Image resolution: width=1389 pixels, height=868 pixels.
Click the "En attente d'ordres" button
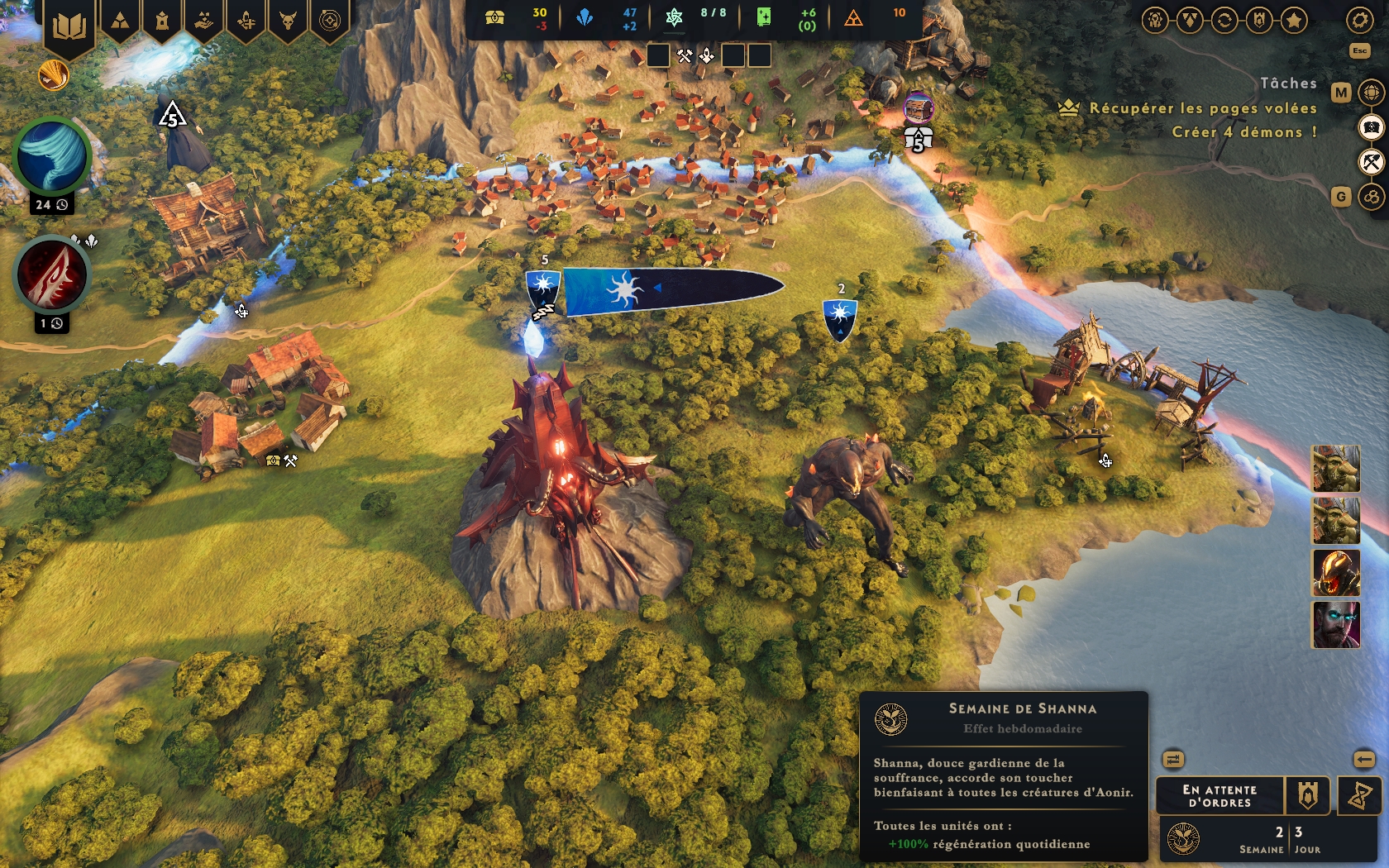click(x=1220, y=796)
